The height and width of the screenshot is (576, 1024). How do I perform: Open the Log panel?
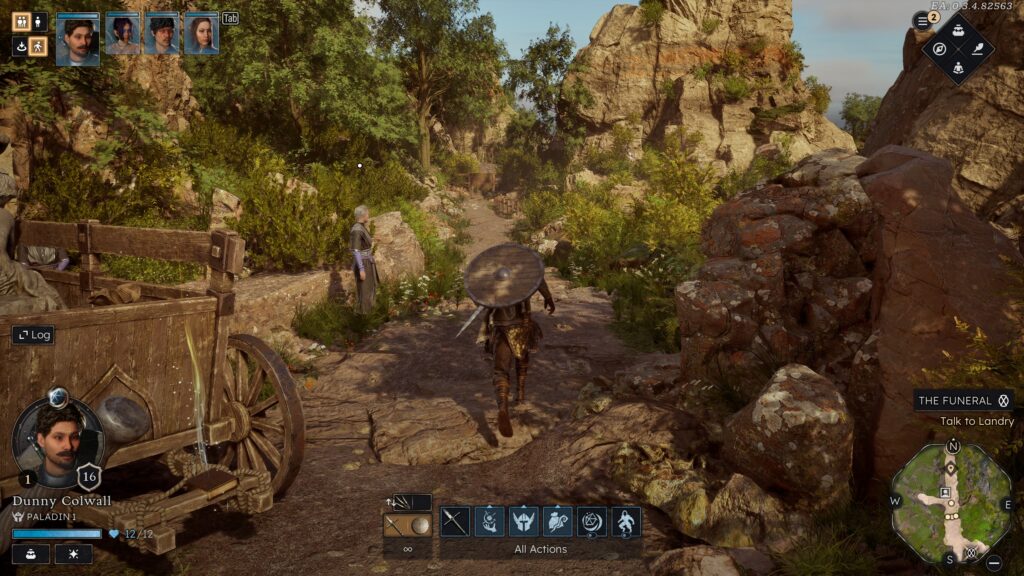tap(33, 335)
